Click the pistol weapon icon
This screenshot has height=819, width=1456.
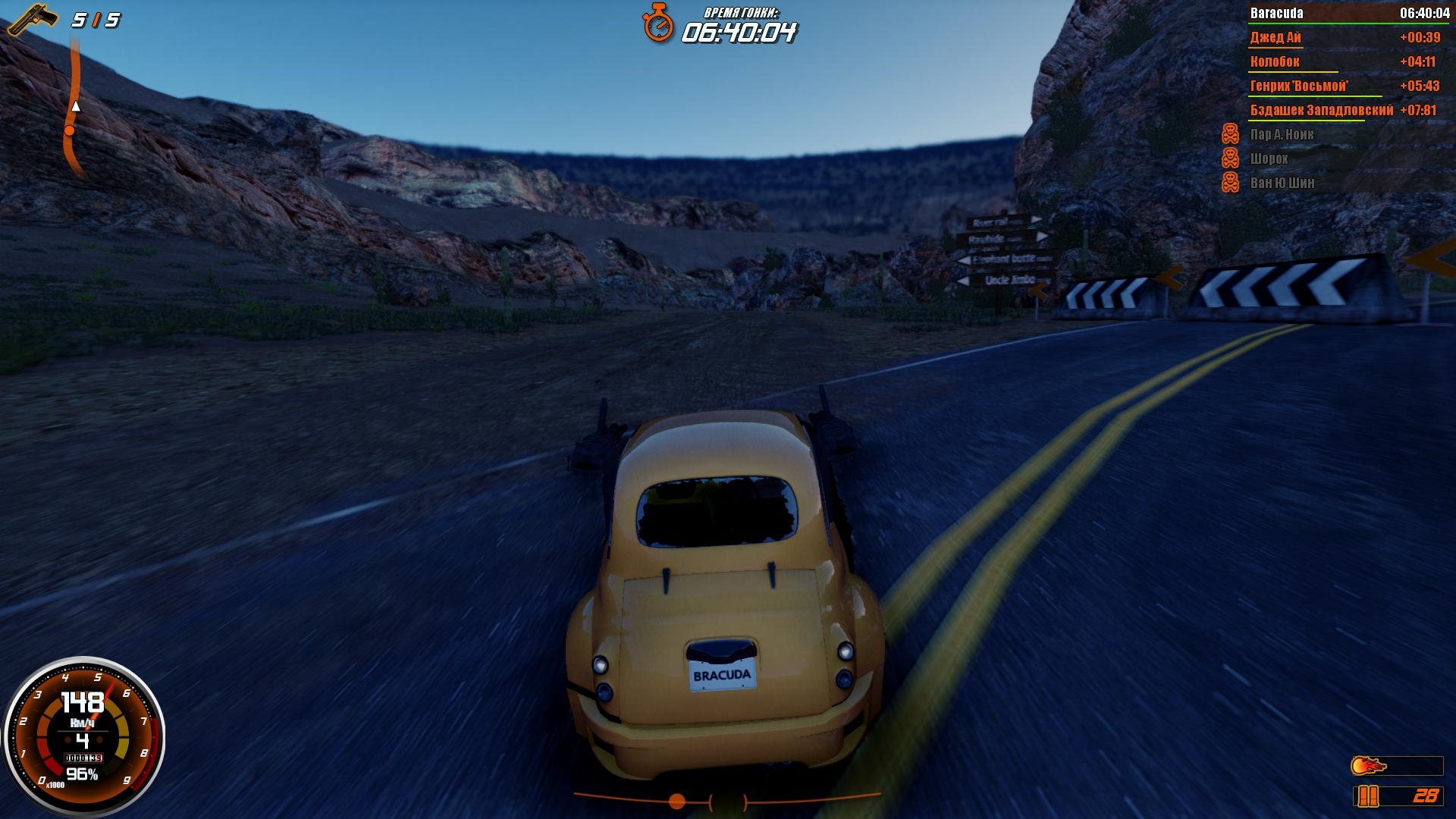[33, 20]
